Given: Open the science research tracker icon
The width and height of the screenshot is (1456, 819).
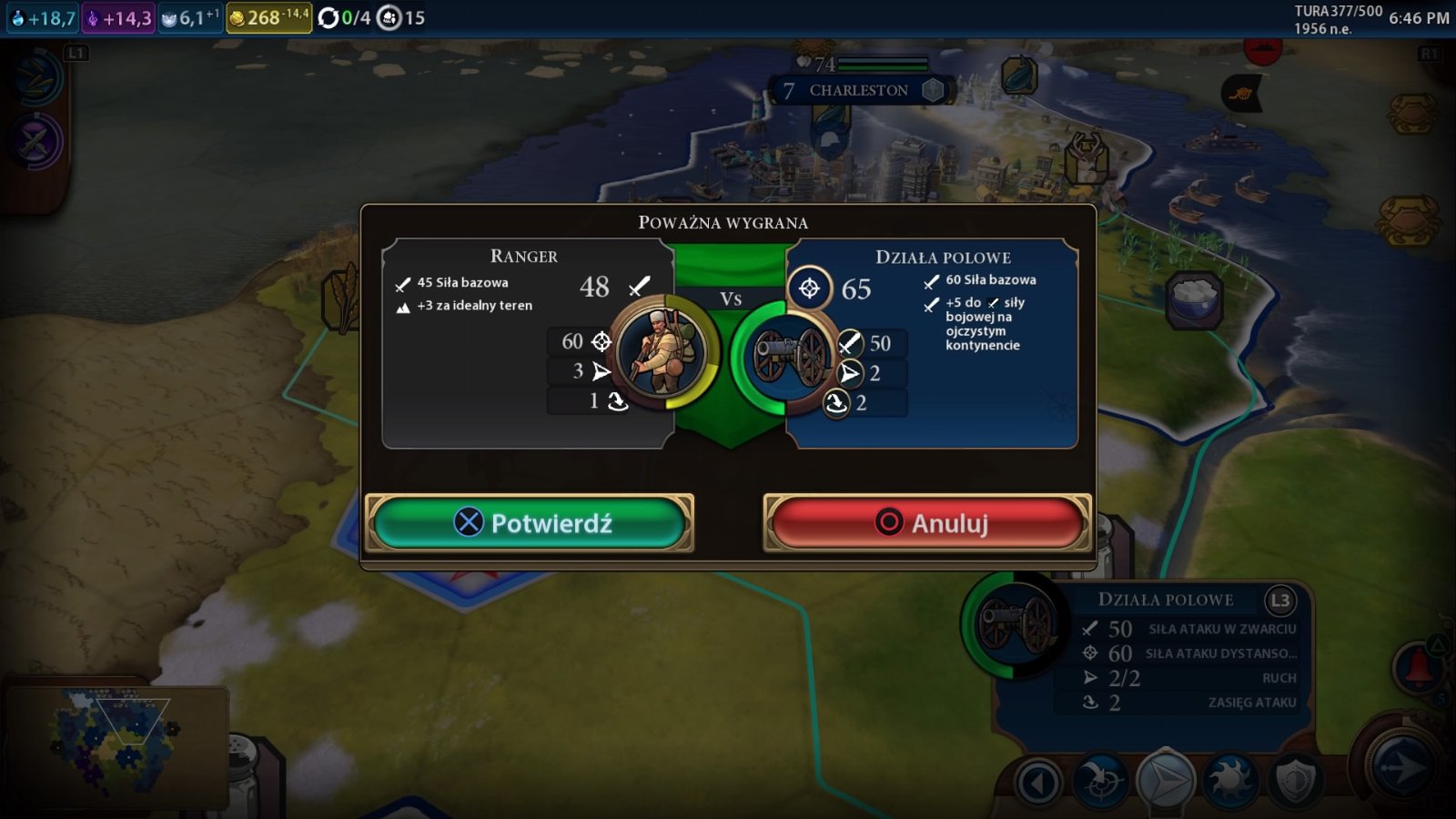Looking at the screenshot, I should (38, 78).
